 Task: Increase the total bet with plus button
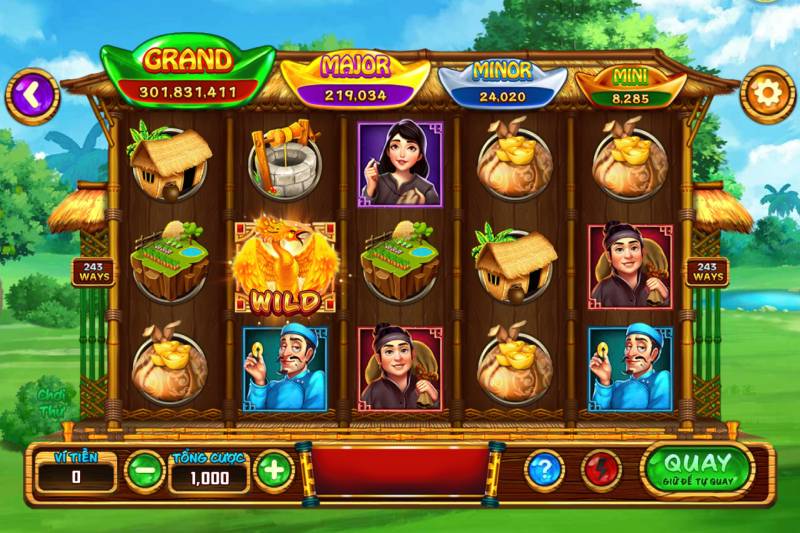pos(273,470)
